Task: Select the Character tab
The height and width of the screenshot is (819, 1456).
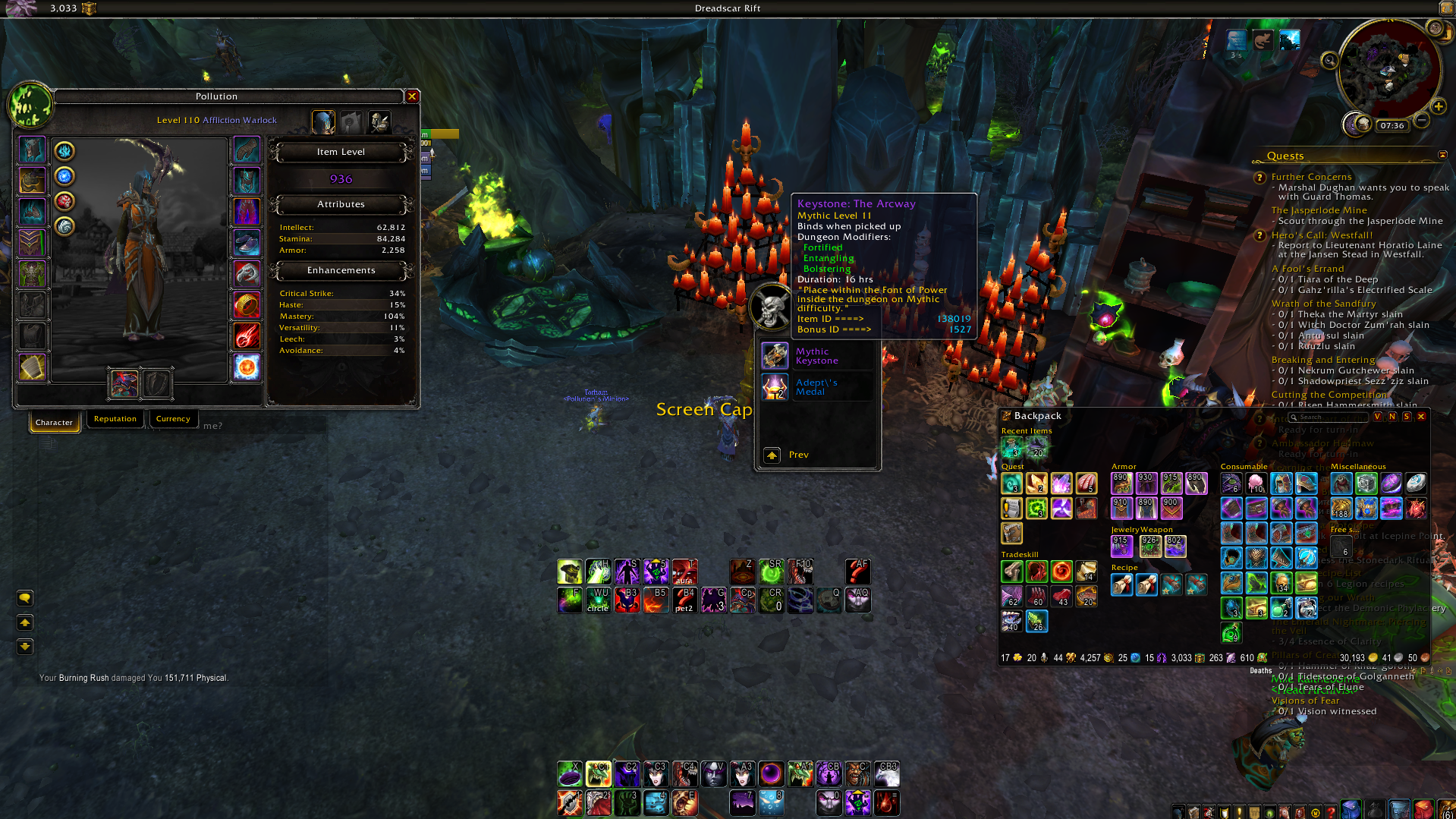Action: 54,422
